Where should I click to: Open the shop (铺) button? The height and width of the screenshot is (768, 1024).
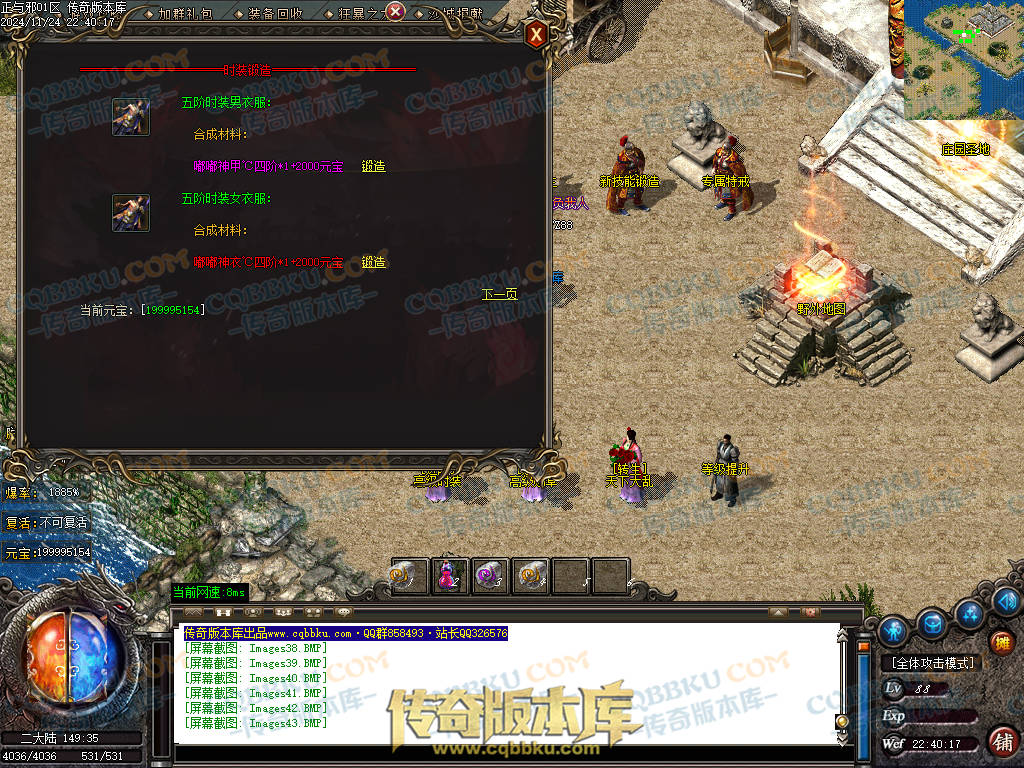click(1001, 741)
